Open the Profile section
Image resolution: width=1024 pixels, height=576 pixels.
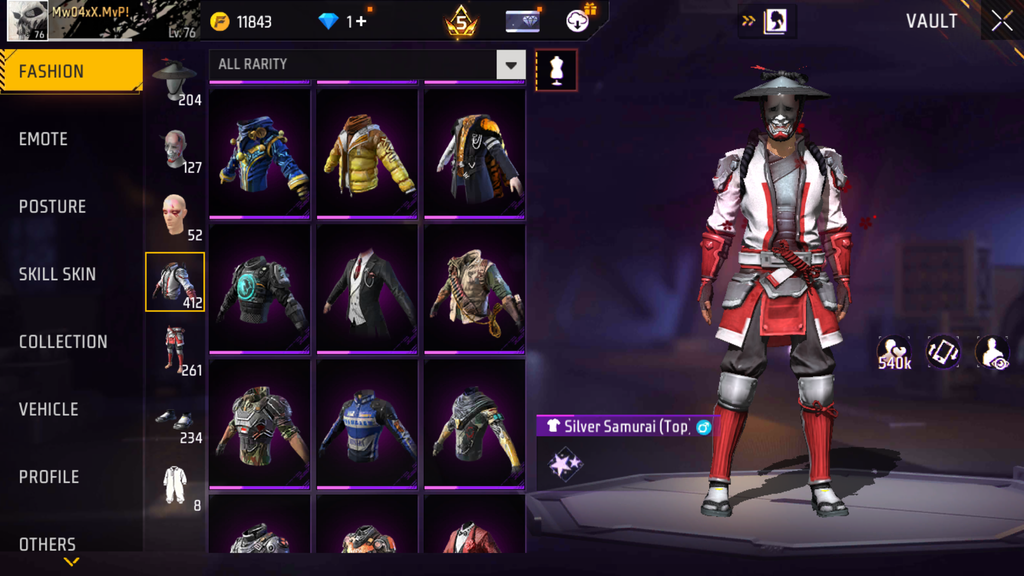tap(49, 477)
